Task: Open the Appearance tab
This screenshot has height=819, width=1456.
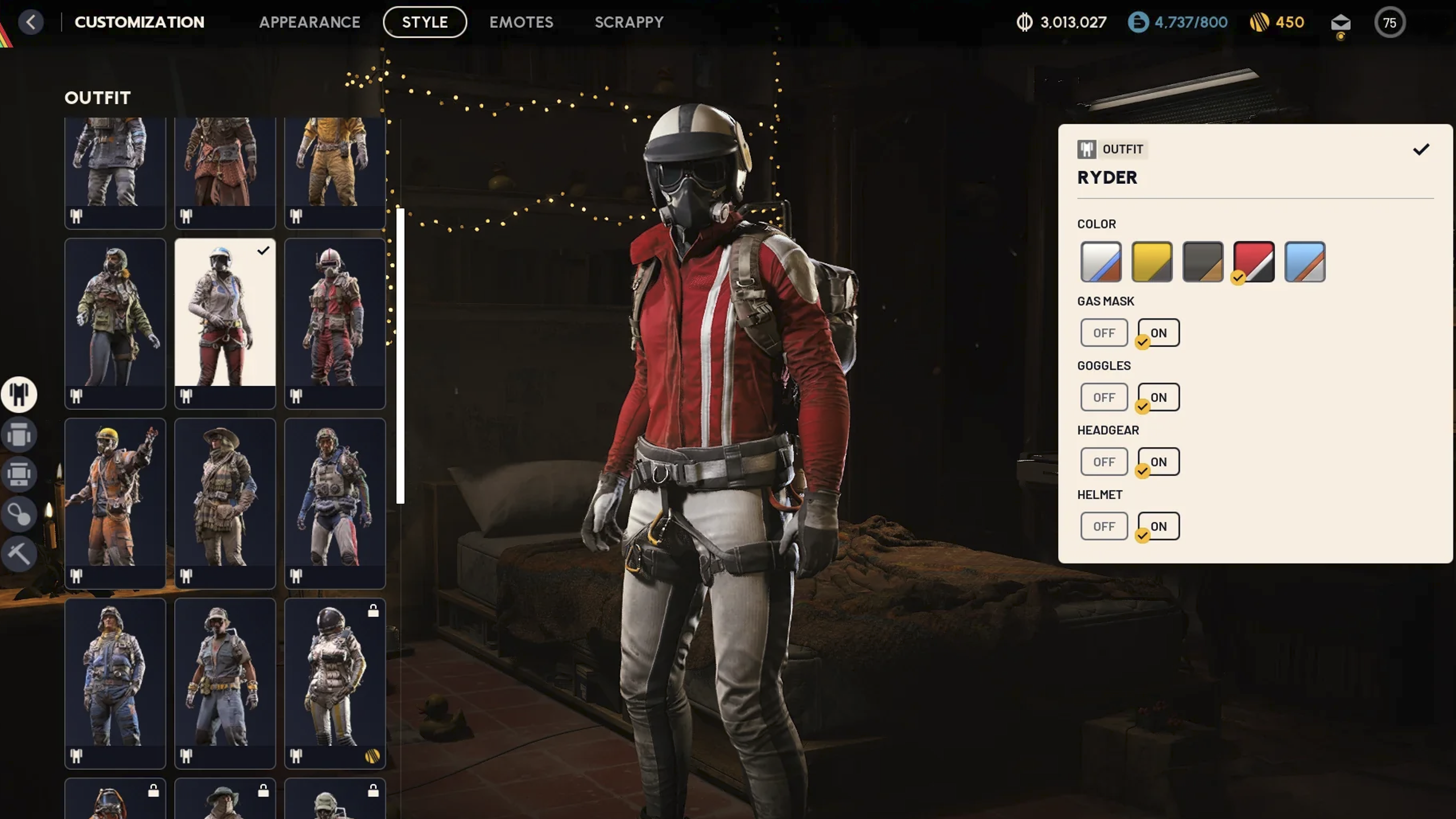Action: [x=309, y=22]
